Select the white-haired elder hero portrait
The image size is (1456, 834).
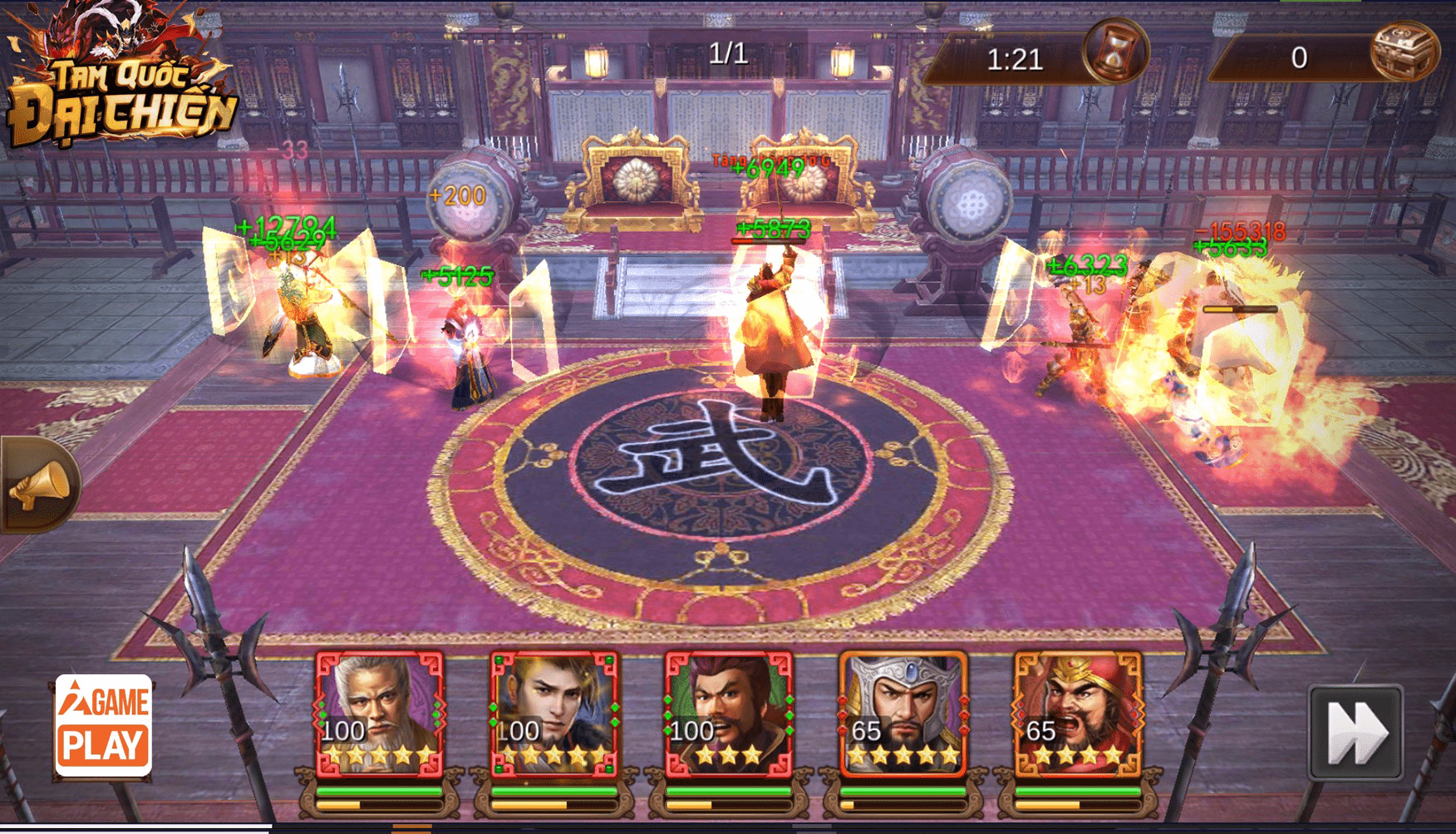[x=379, y=713]
